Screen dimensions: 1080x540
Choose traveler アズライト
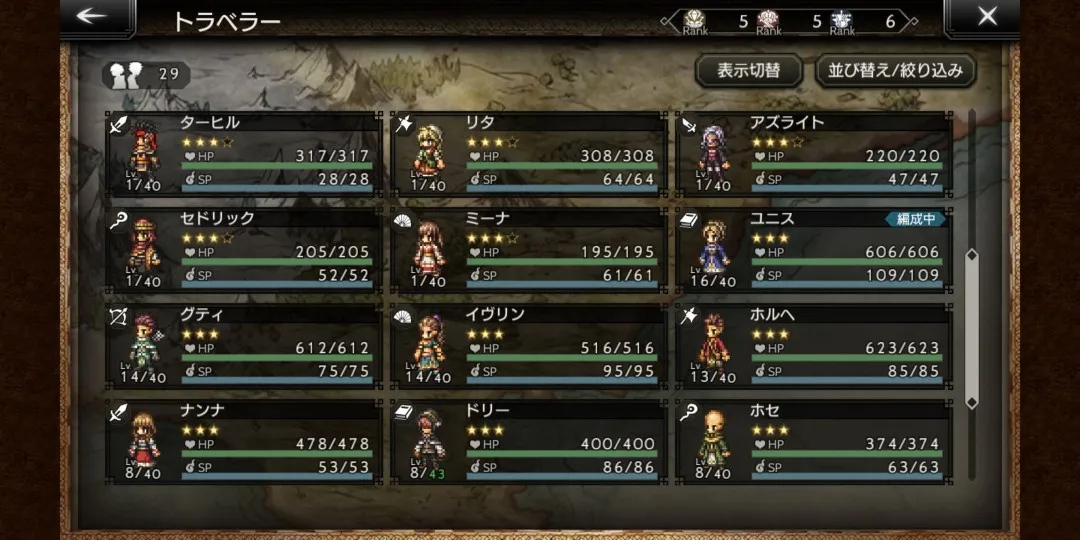(x=813, y=154)
